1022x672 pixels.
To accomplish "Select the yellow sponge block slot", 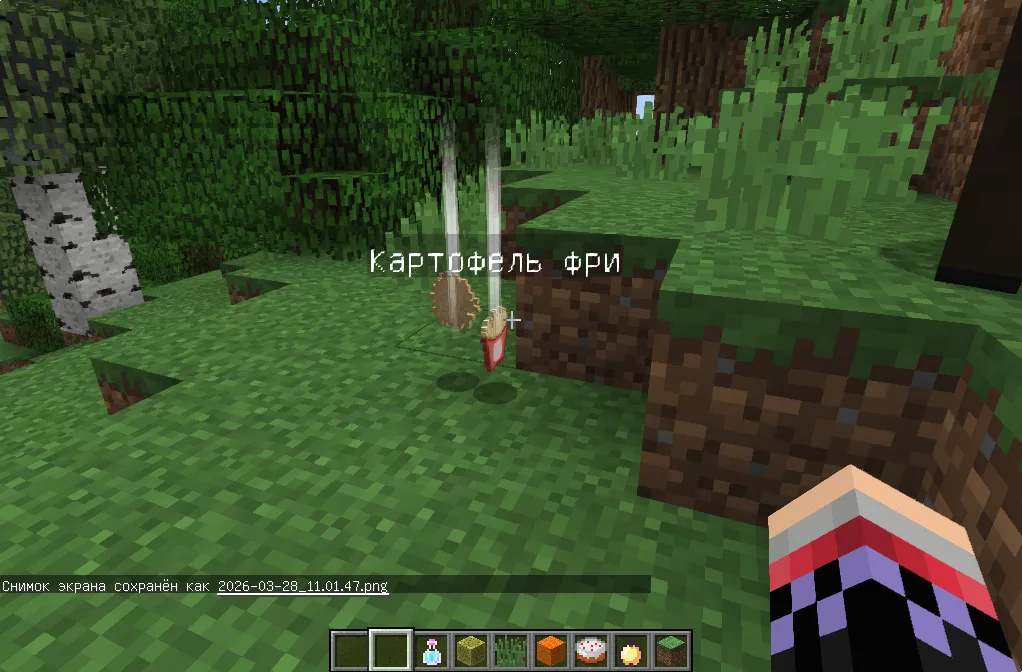I will pyautogui.click(x=470, y=651).
